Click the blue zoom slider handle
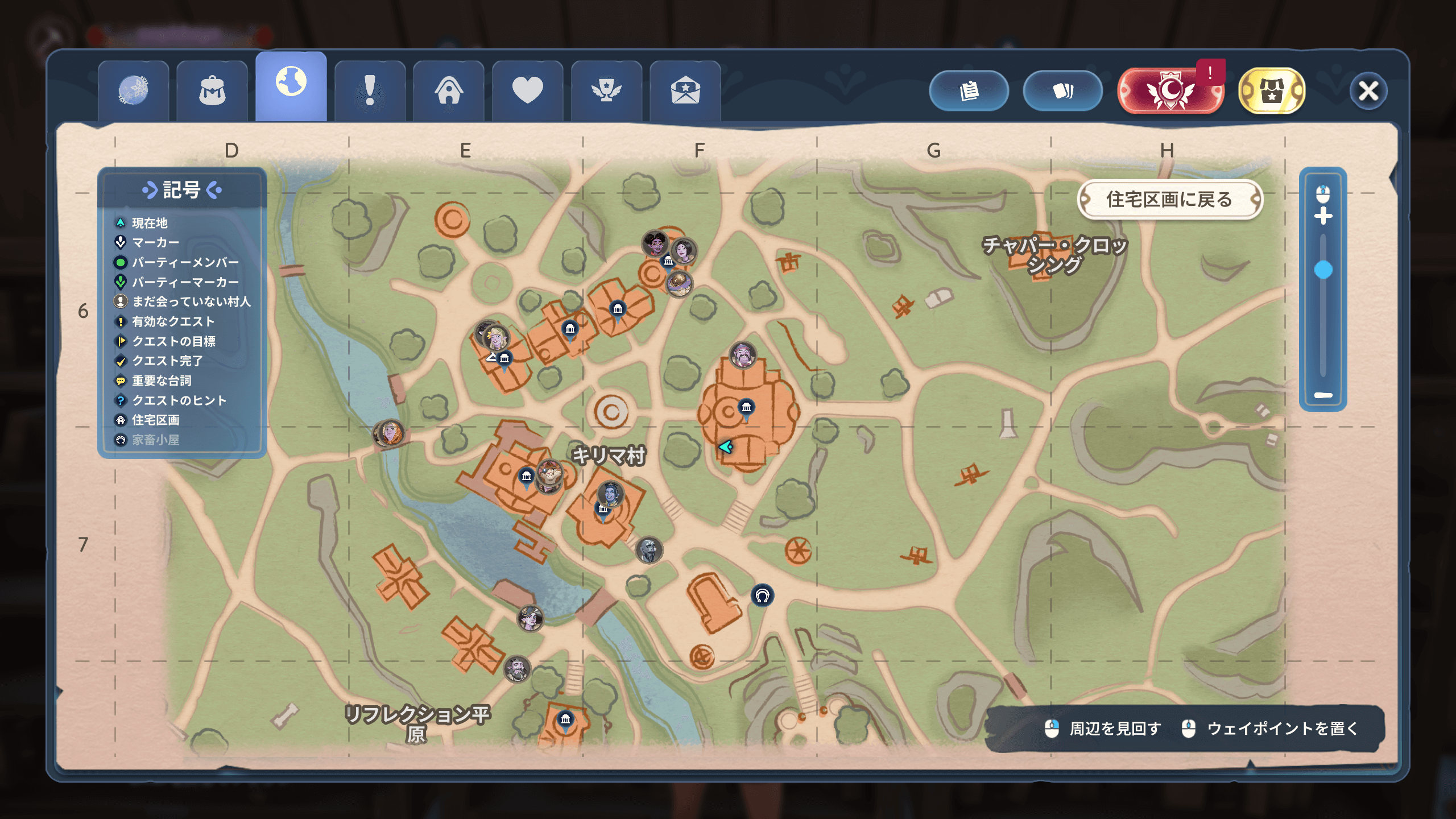 tap(1323, 270)
